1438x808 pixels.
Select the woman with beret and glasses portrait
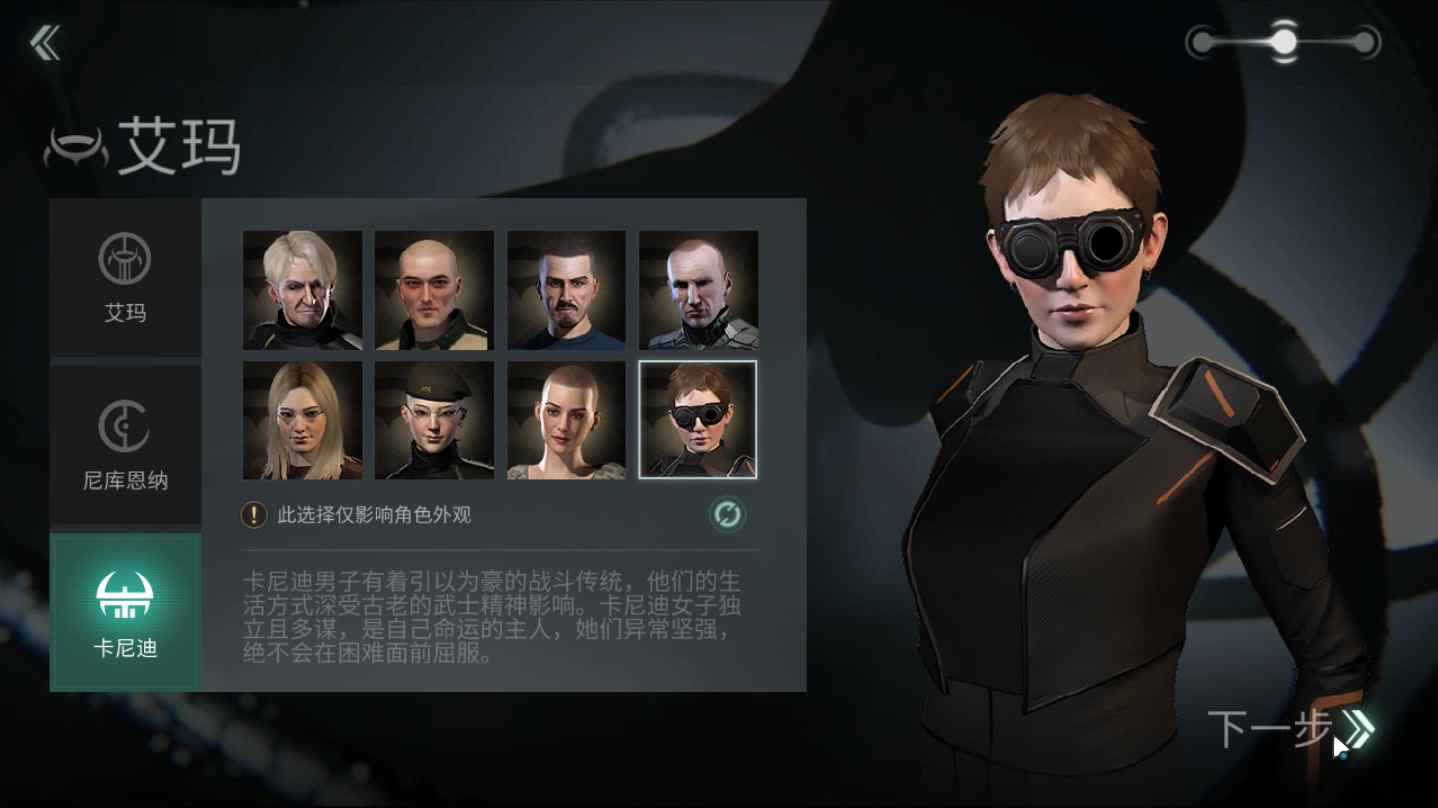click(435, 420)
